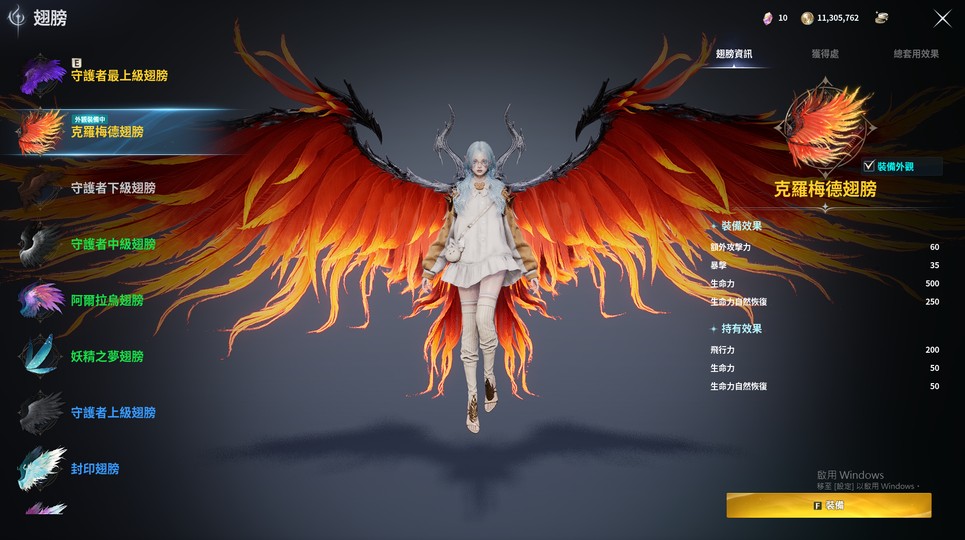Click the yellow 裝備 equip button
This screenshot has height=540, width=965.
click(828, 505)
